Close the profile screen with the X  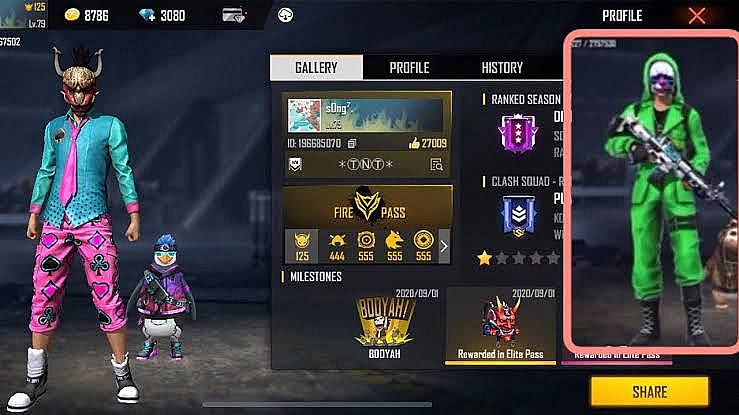click(697, 15)
